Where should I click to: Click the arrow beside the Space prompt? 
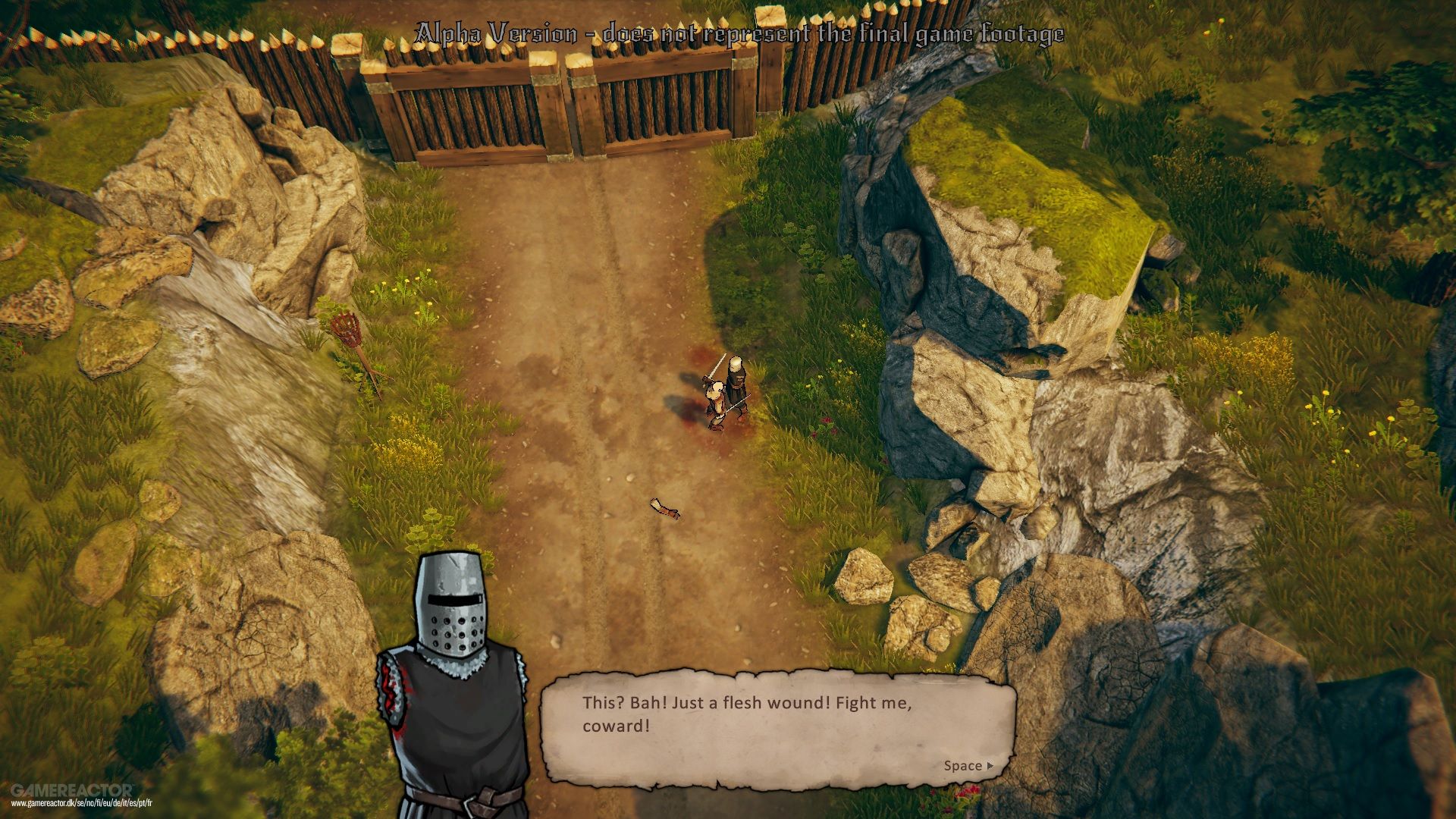pyautogui.click(x=991, y=766)
